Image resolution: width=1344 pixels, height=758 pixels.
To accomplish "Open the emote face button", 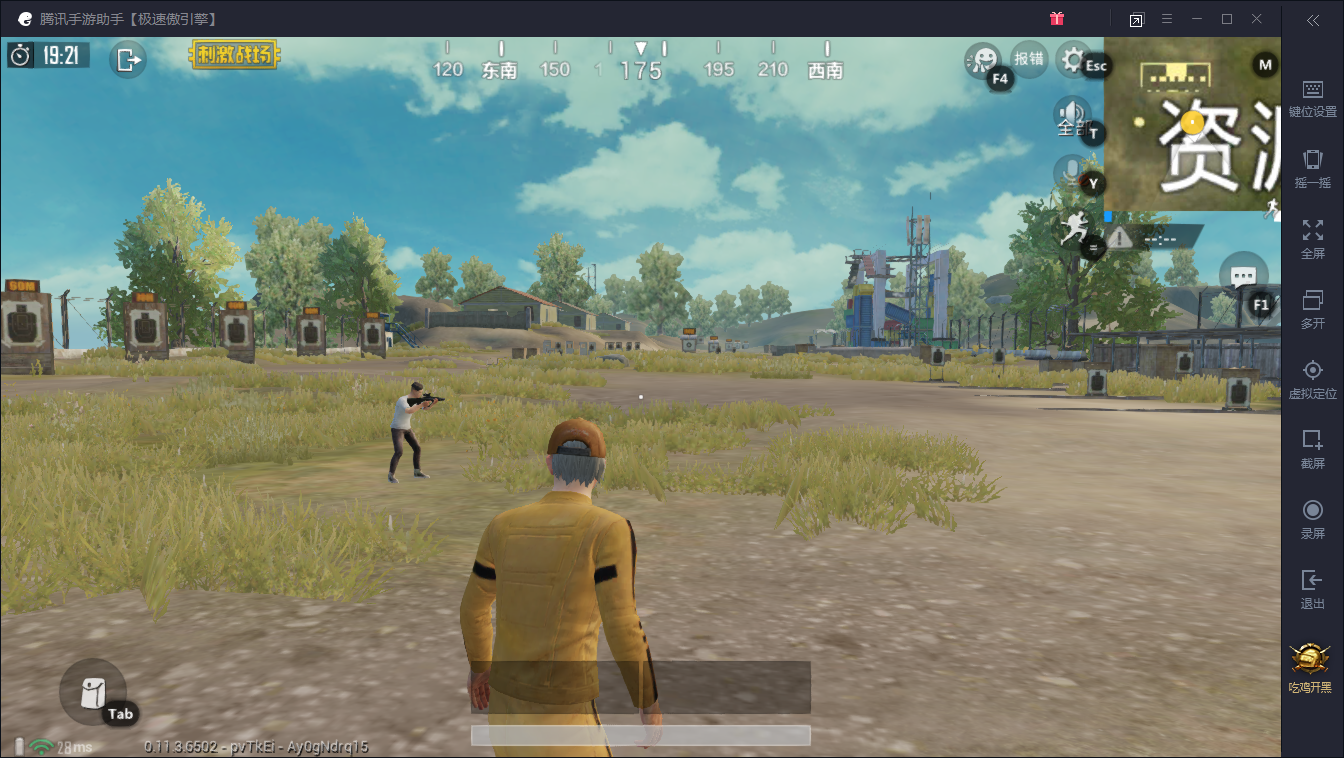I will coord(982,60).
